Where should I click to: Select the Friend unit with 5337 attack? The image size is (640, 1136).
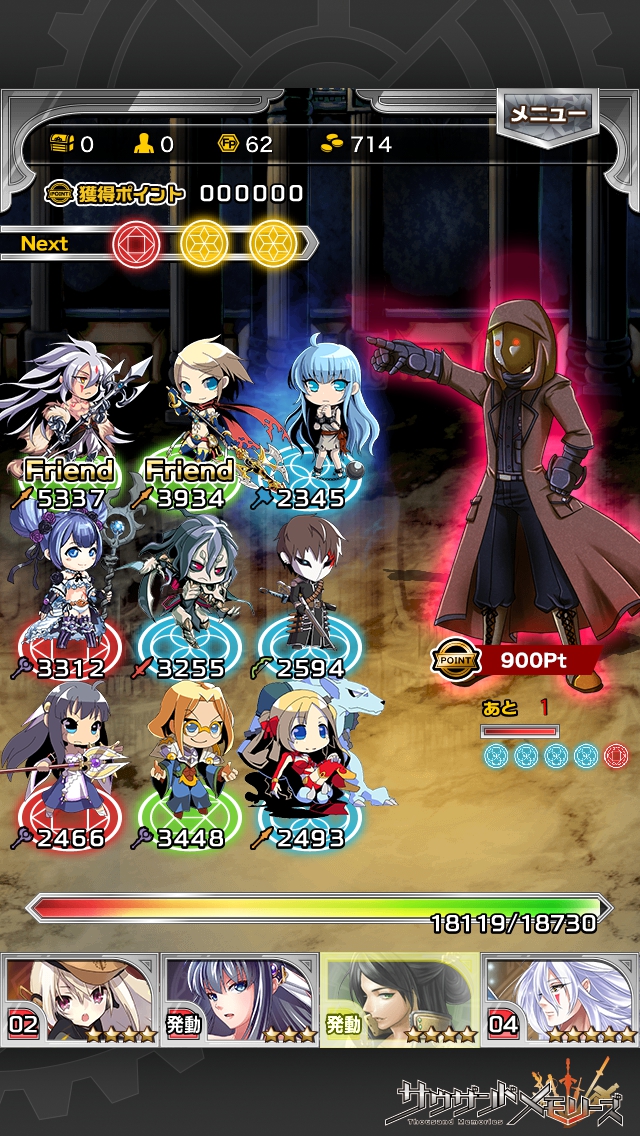pos(68,420)
